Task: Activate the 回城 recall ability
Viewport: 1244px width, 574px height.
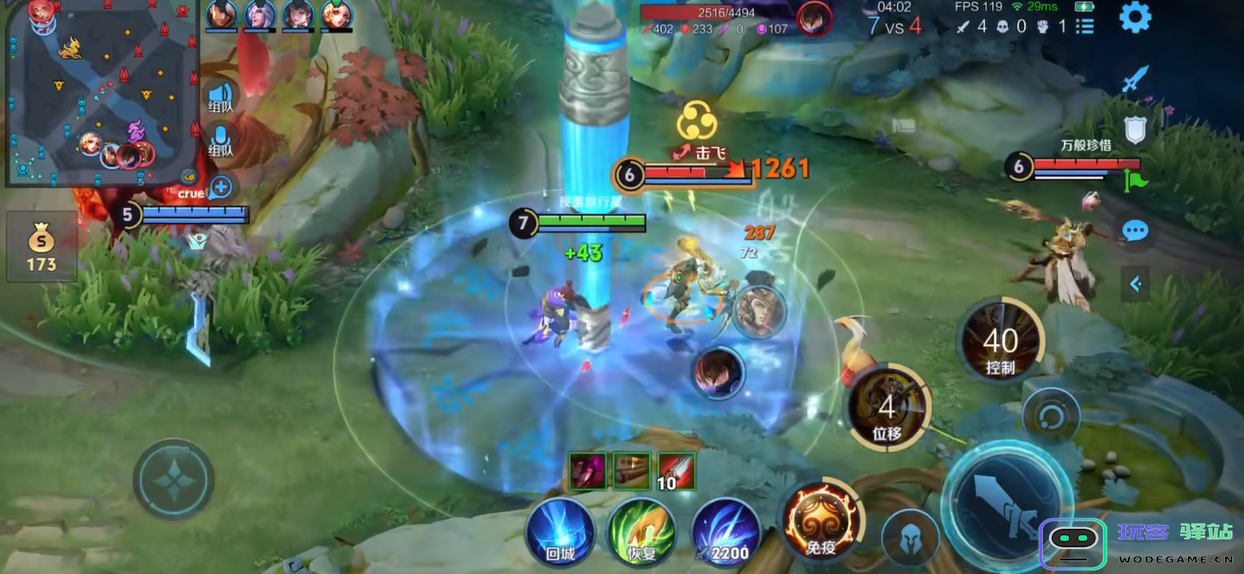Action: (560, 533)
